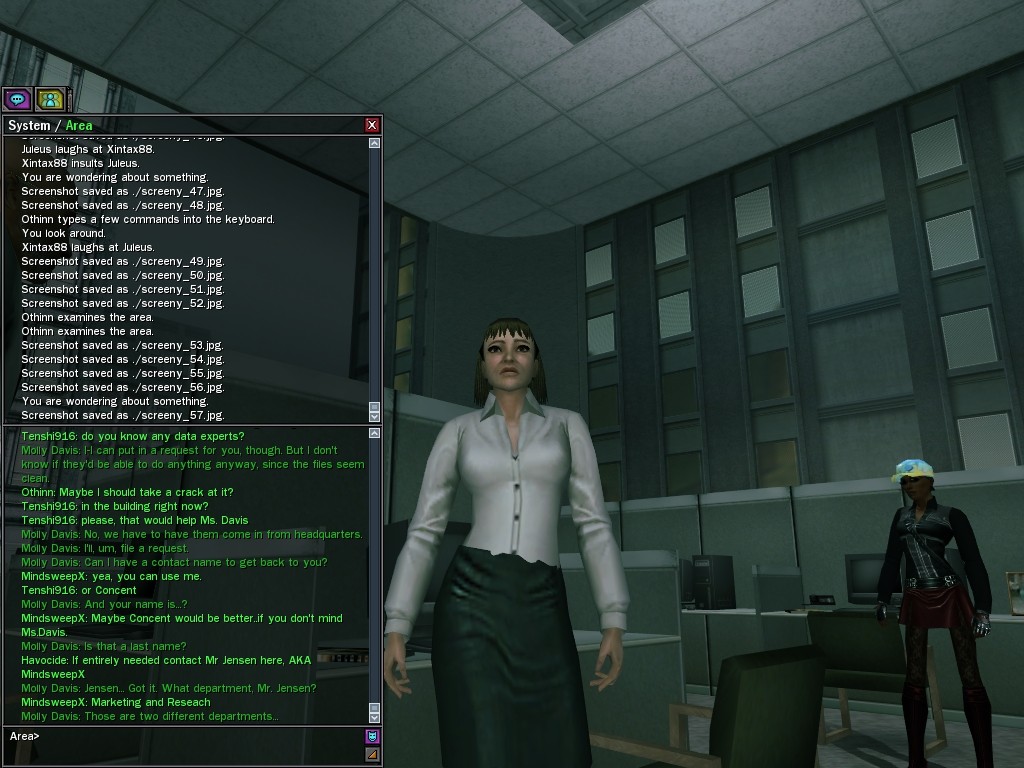The image size is (1024, 768).
Task: Click the area chat scroll-down arrow
Action: (x=375, y=716)
